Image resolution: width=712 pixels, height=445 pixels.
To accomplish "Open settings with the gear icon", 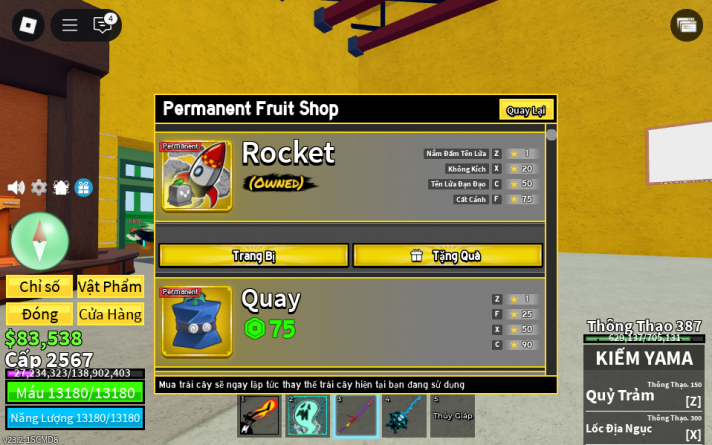I will [x=39, y=187].
